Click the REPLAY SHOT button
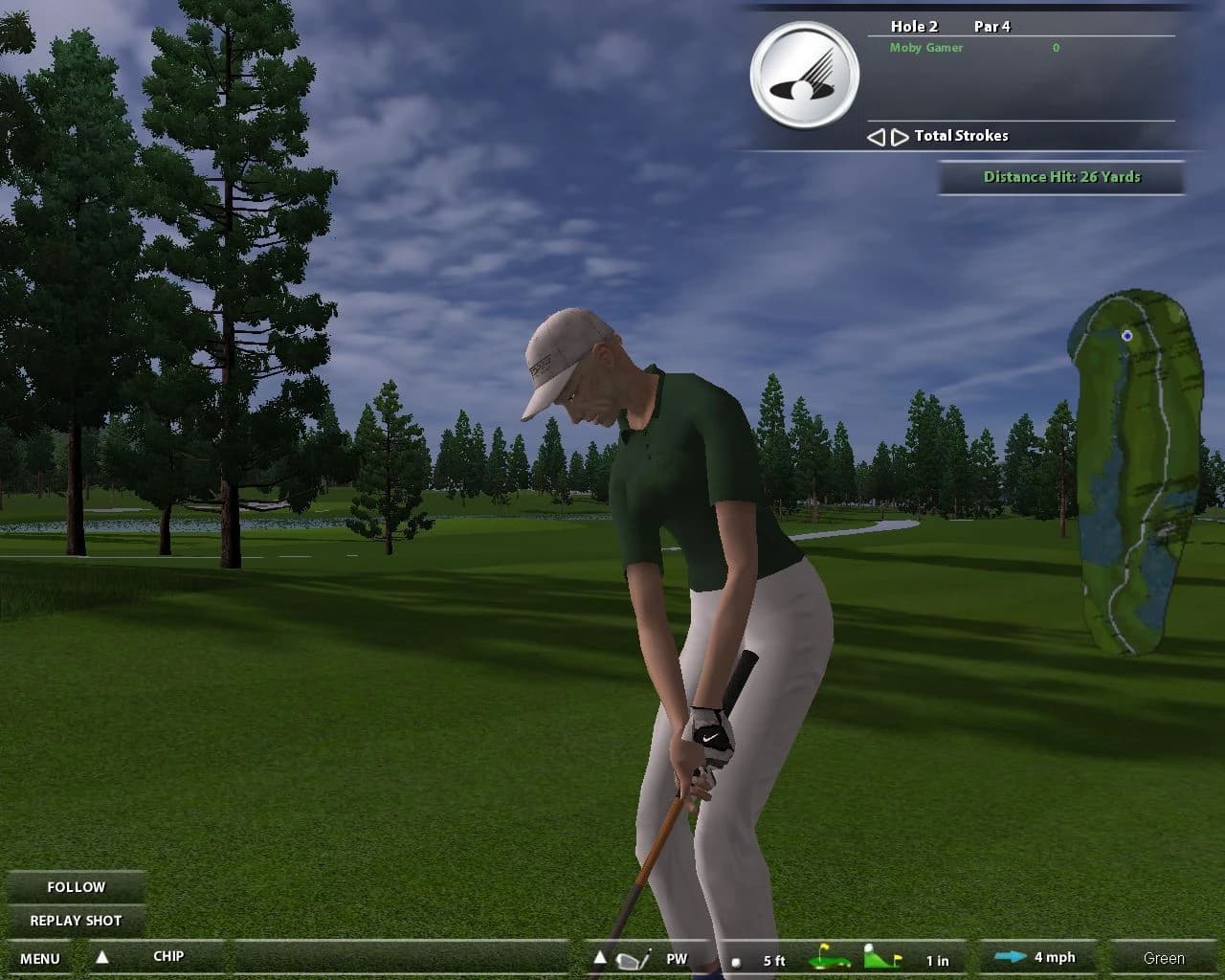 click(78, 921)
